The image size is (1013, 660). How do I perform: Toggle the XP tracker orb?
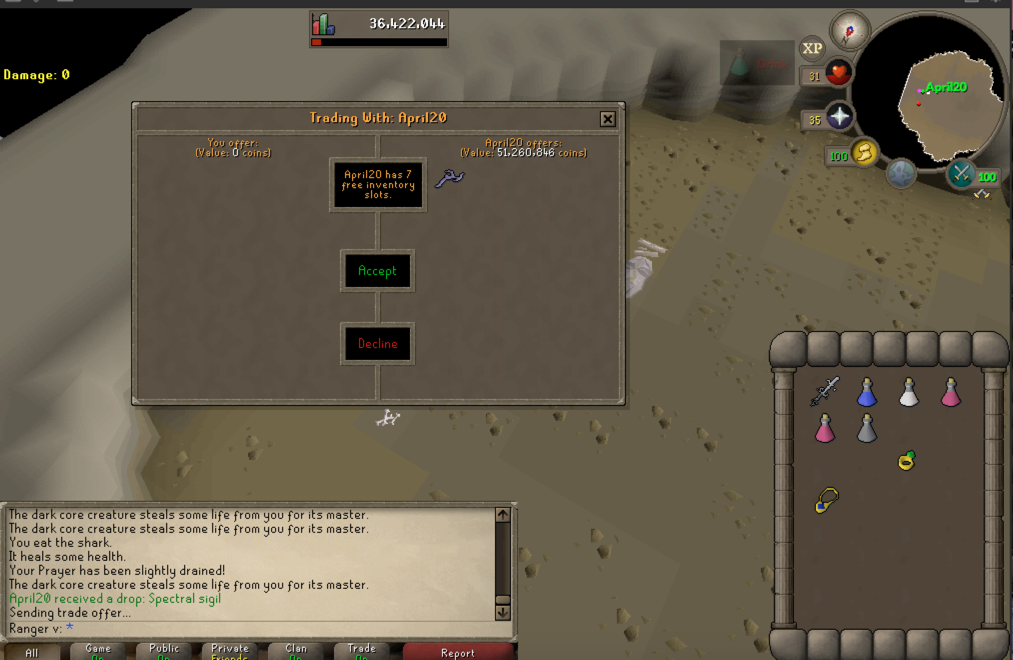(x=812, y=48)
